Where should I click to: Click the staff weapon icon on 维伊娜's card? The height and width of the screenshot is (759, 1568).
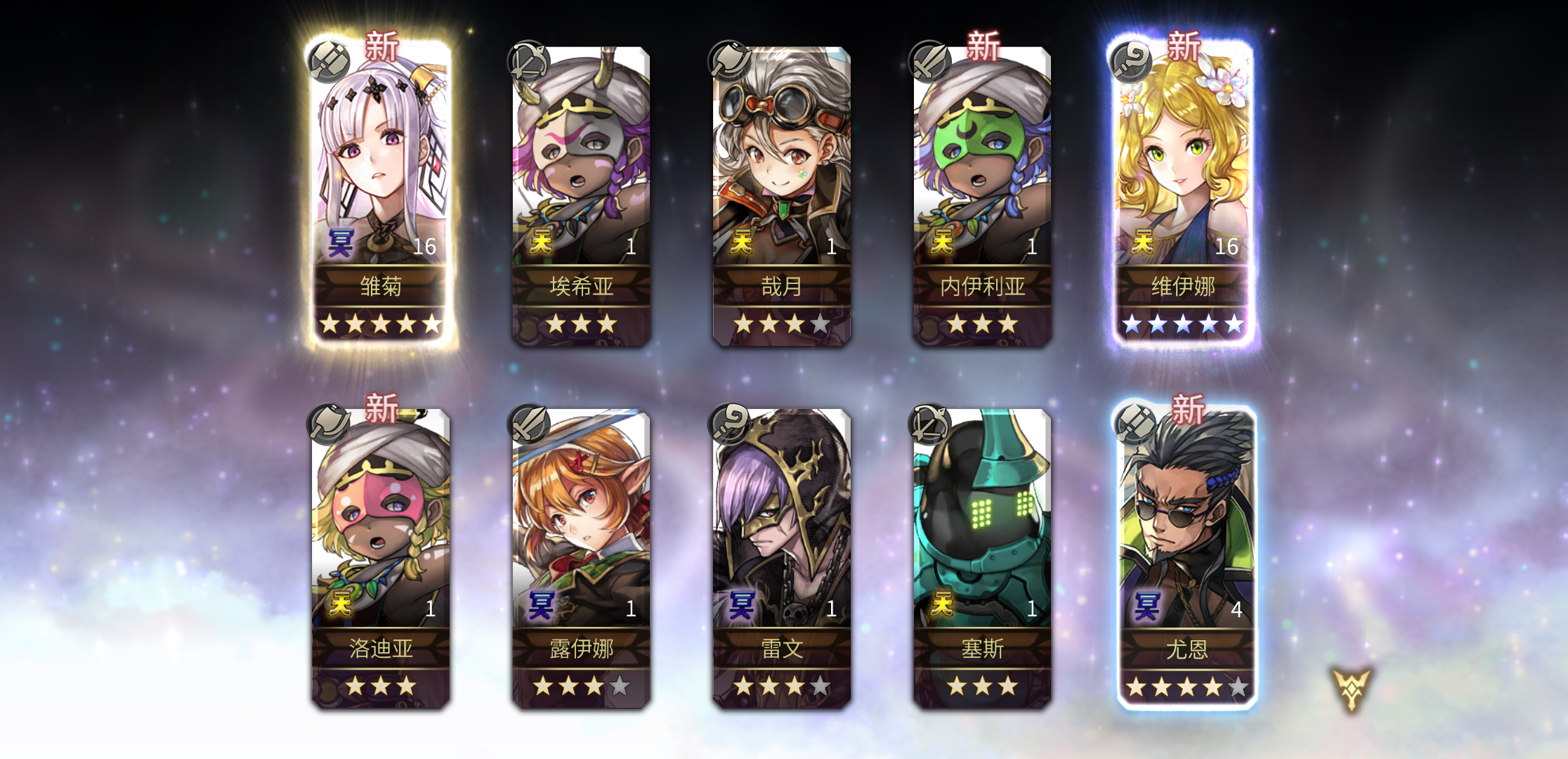tap(1128, 60)
